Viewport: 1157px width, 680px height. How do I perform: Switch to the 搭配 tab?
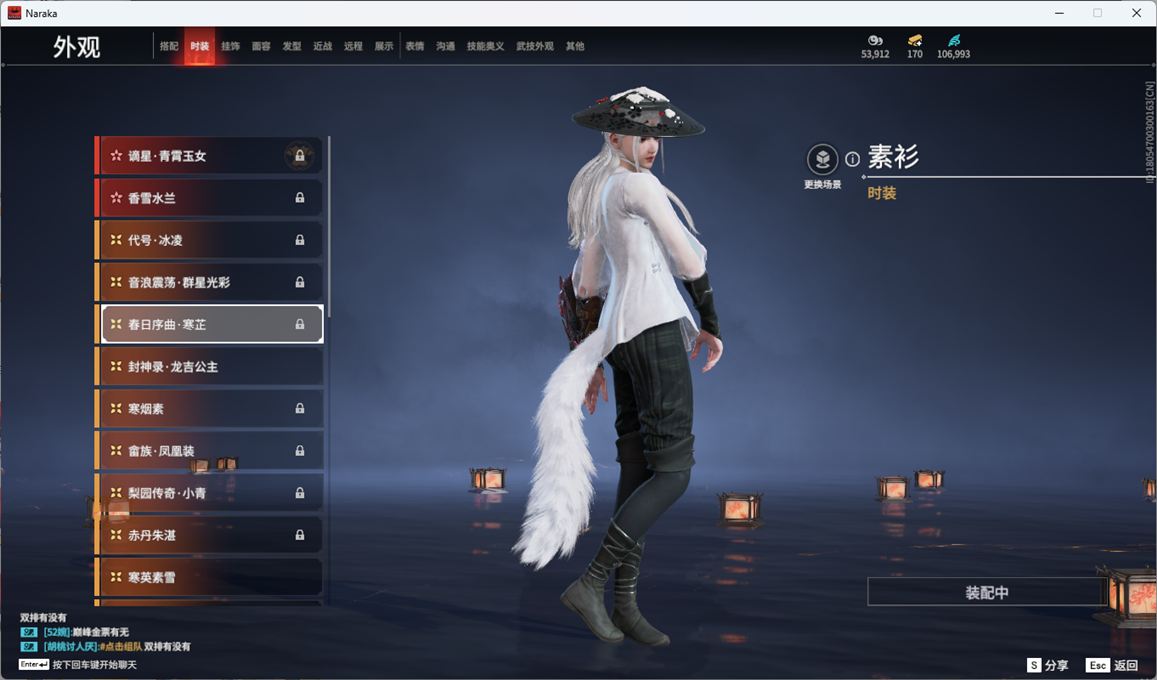click(x=169, y=46)
